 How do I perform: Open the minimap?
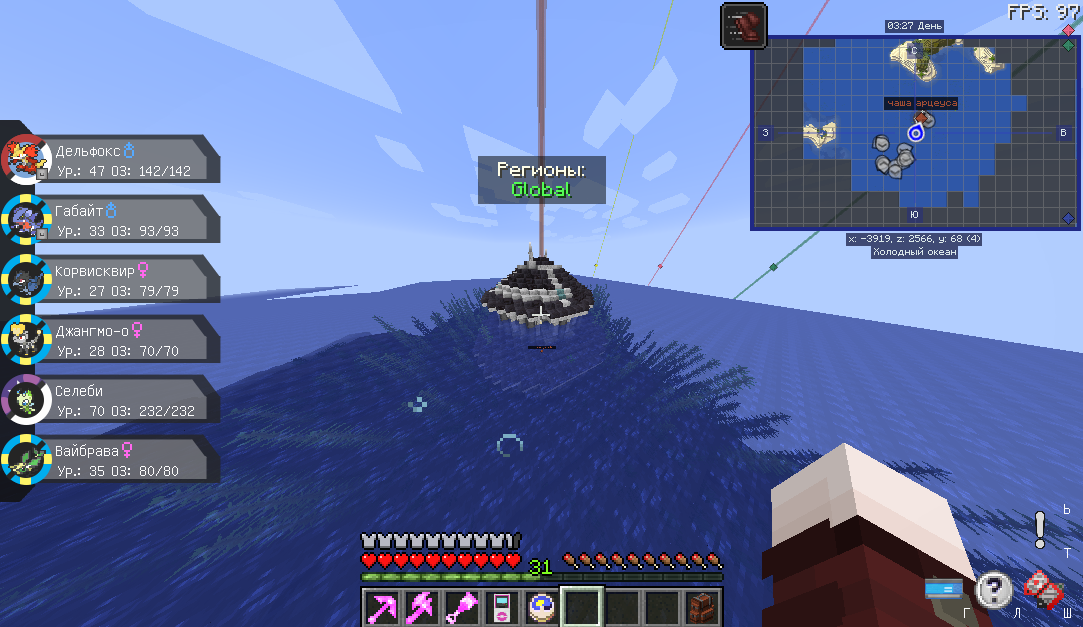(x=914, y=133)
